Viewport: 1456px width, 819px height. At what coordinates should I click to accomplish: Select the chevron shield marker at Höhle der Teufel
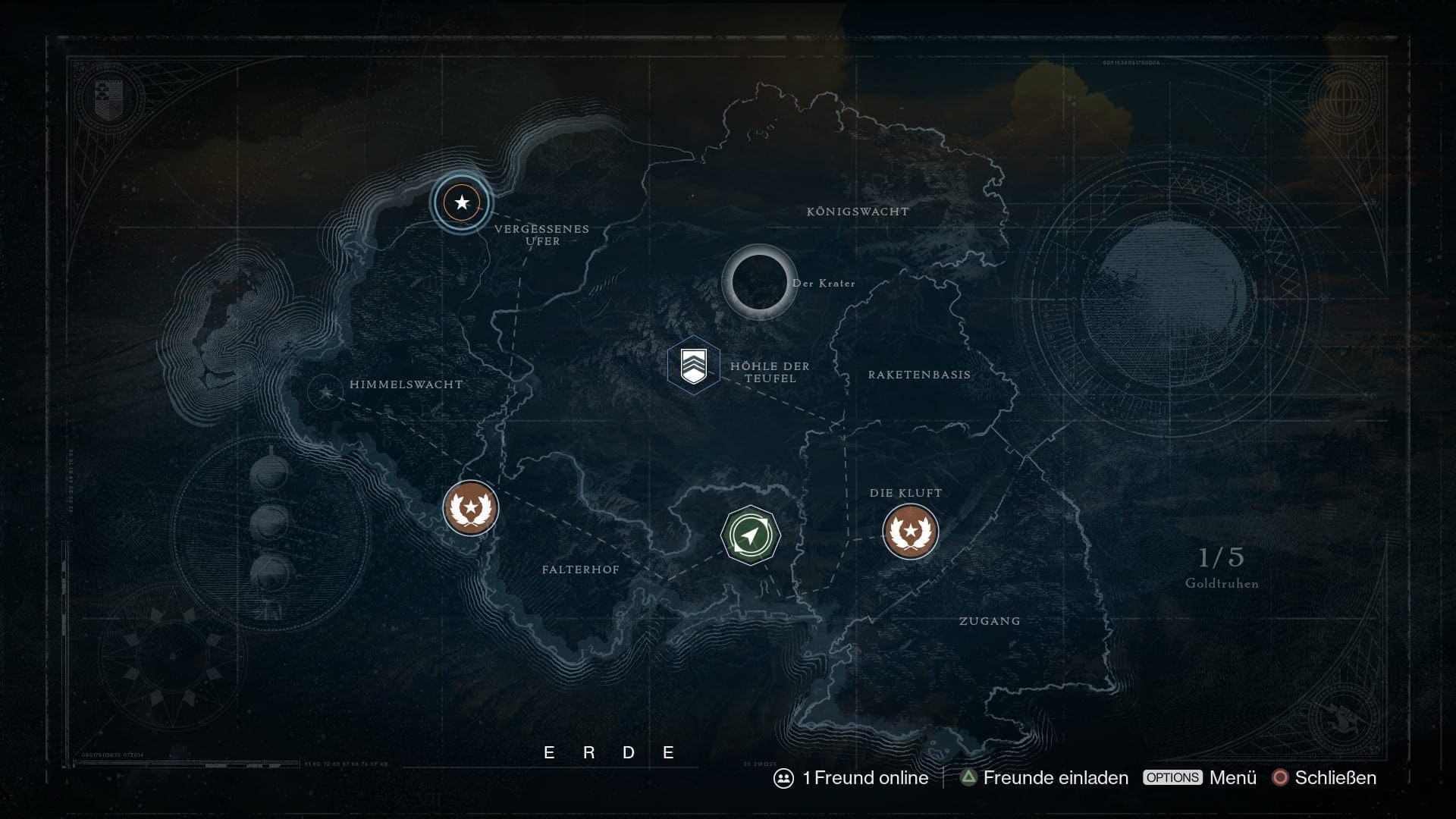pos(693,366)
